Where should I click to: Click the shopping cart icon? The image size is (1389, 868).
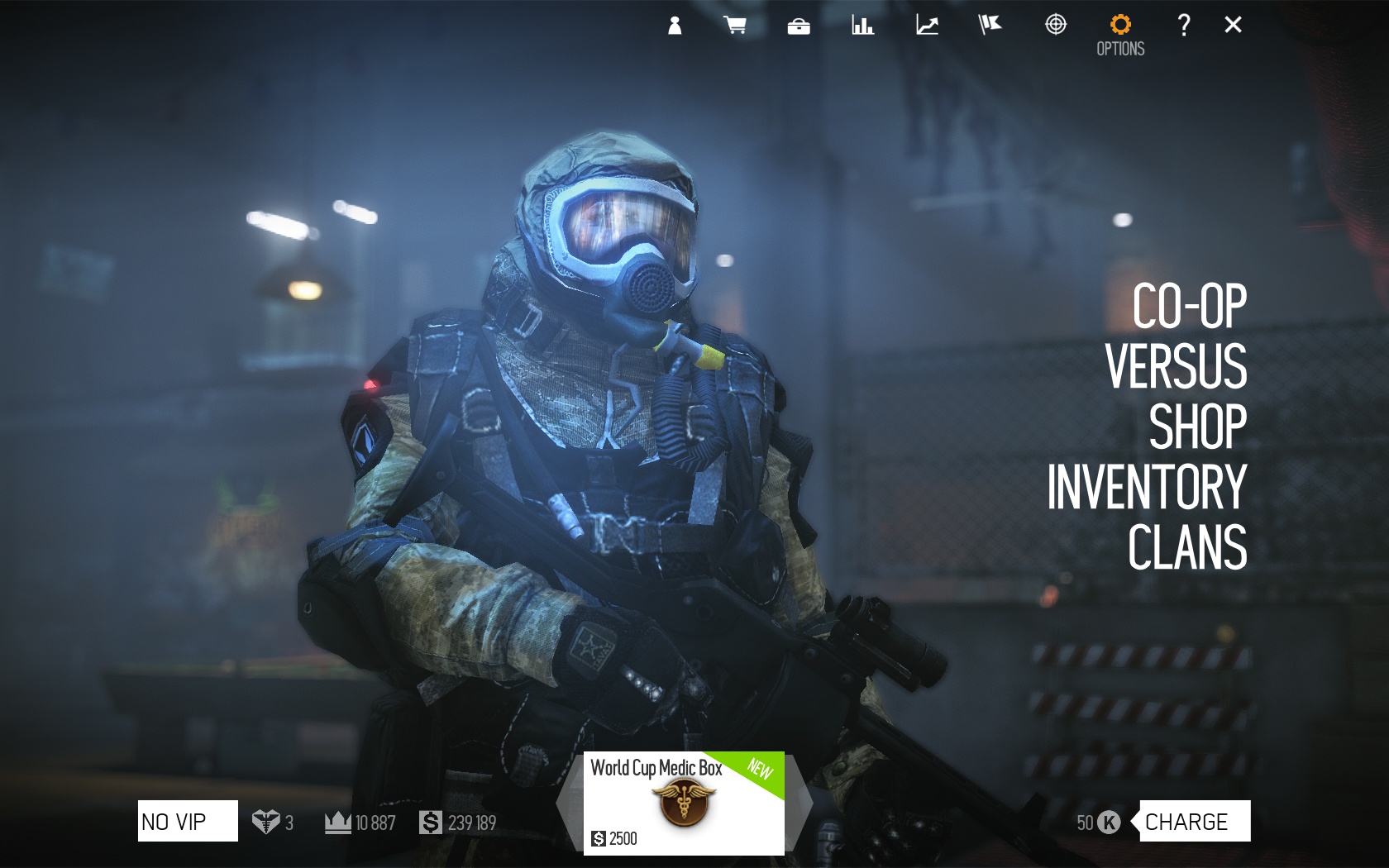[735, 26]
